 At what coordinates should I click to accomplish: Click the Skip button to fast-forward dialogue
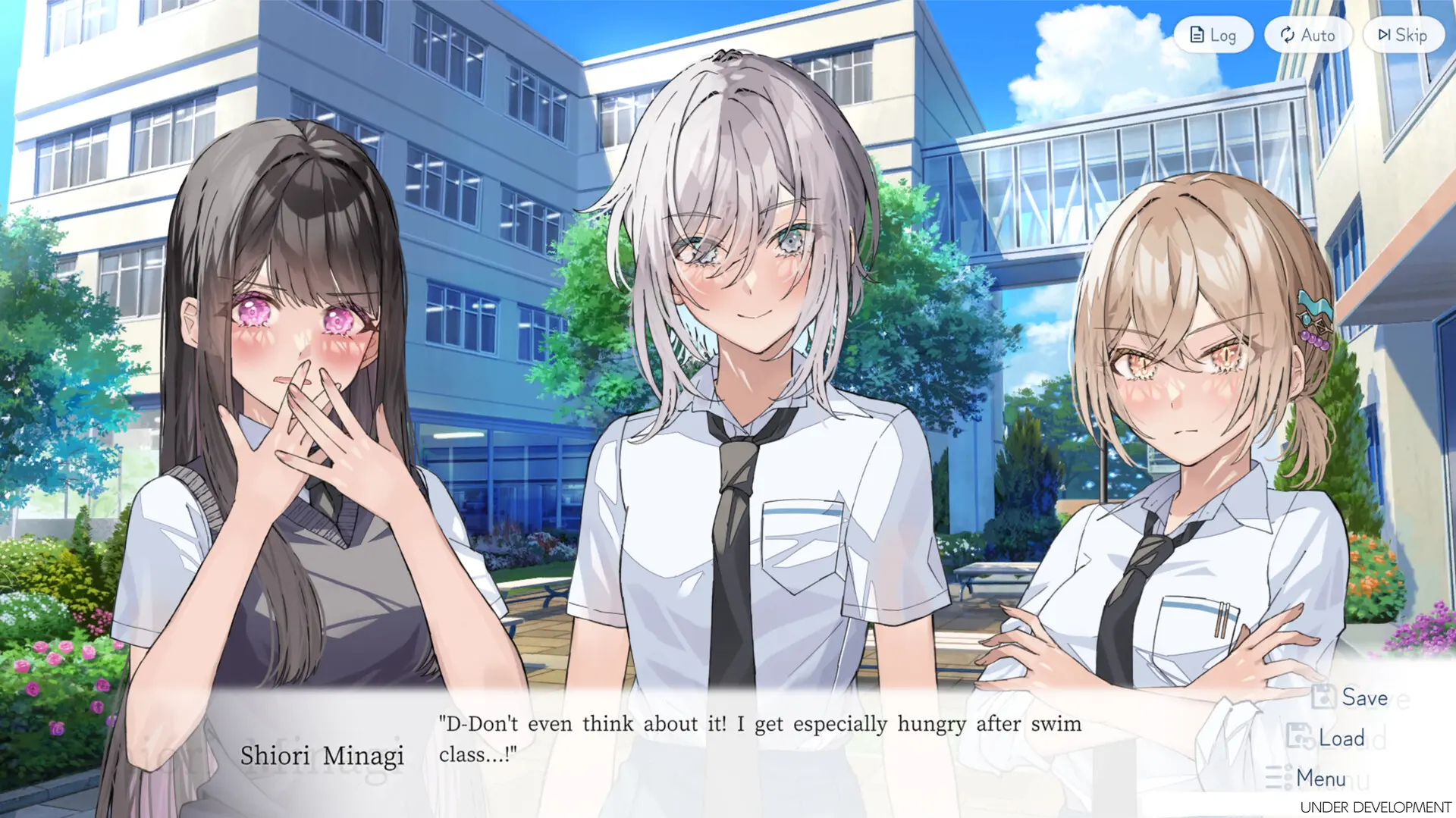[x=1402, y=34]
